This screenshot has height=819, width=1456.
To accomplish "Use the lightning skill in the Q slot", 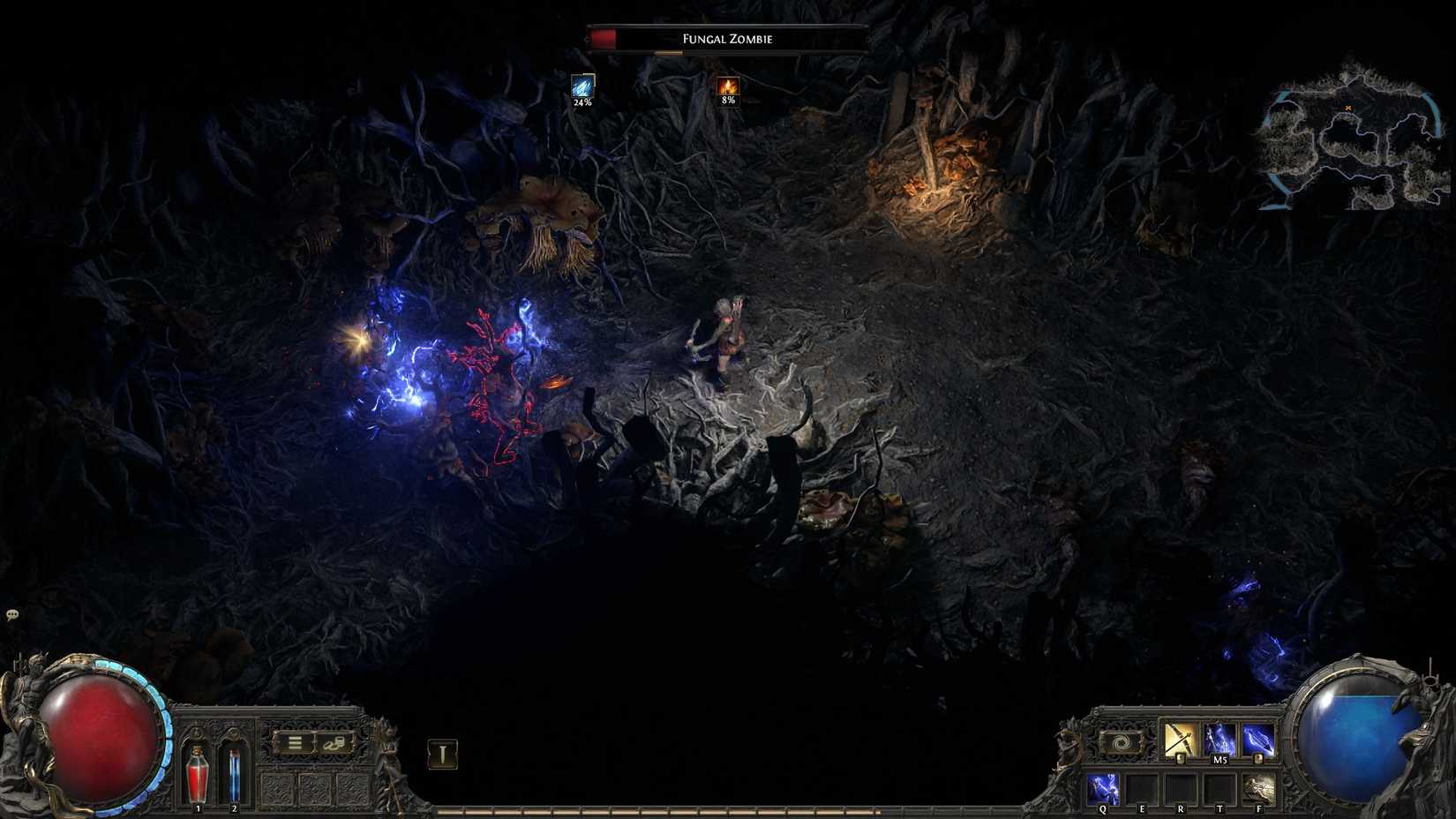I will point(1105,786).
